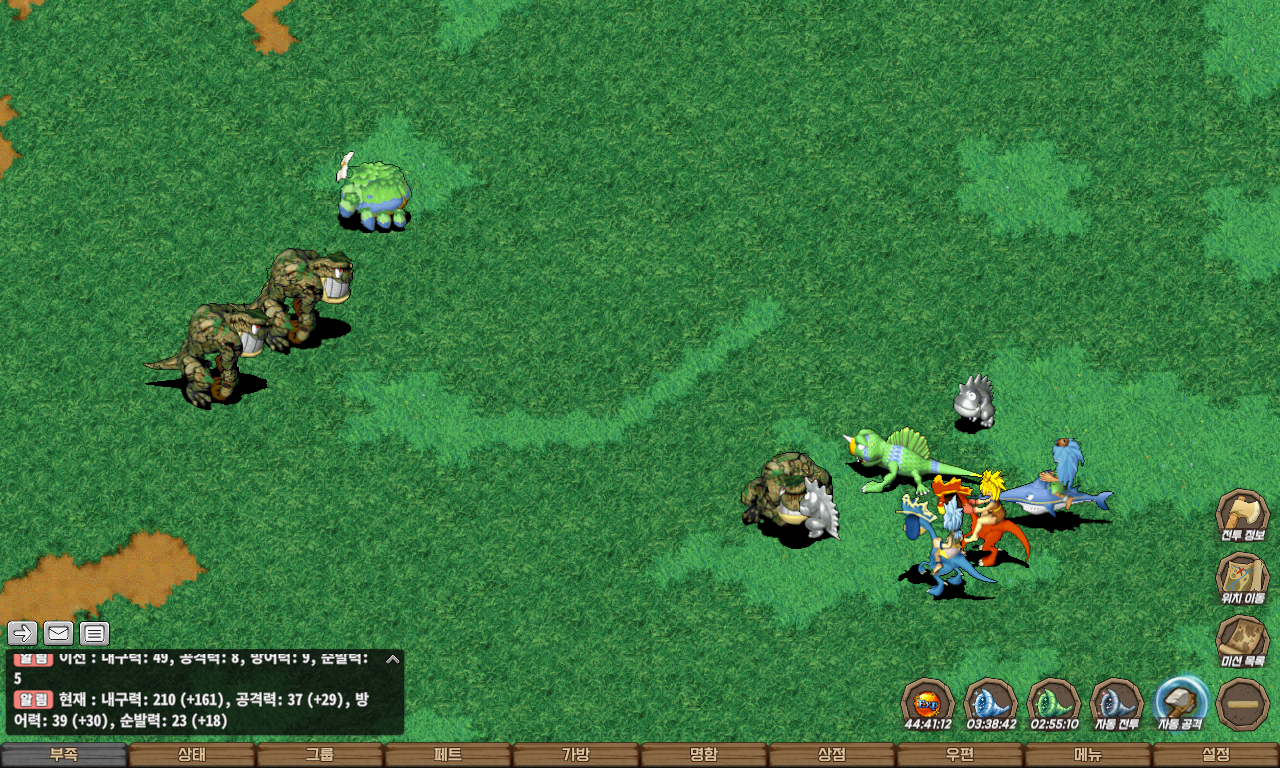The width and height of the screenshot is (1280, 768).
Task: Open the 메뉴 menu tab
Action: tap(1087, 755)
